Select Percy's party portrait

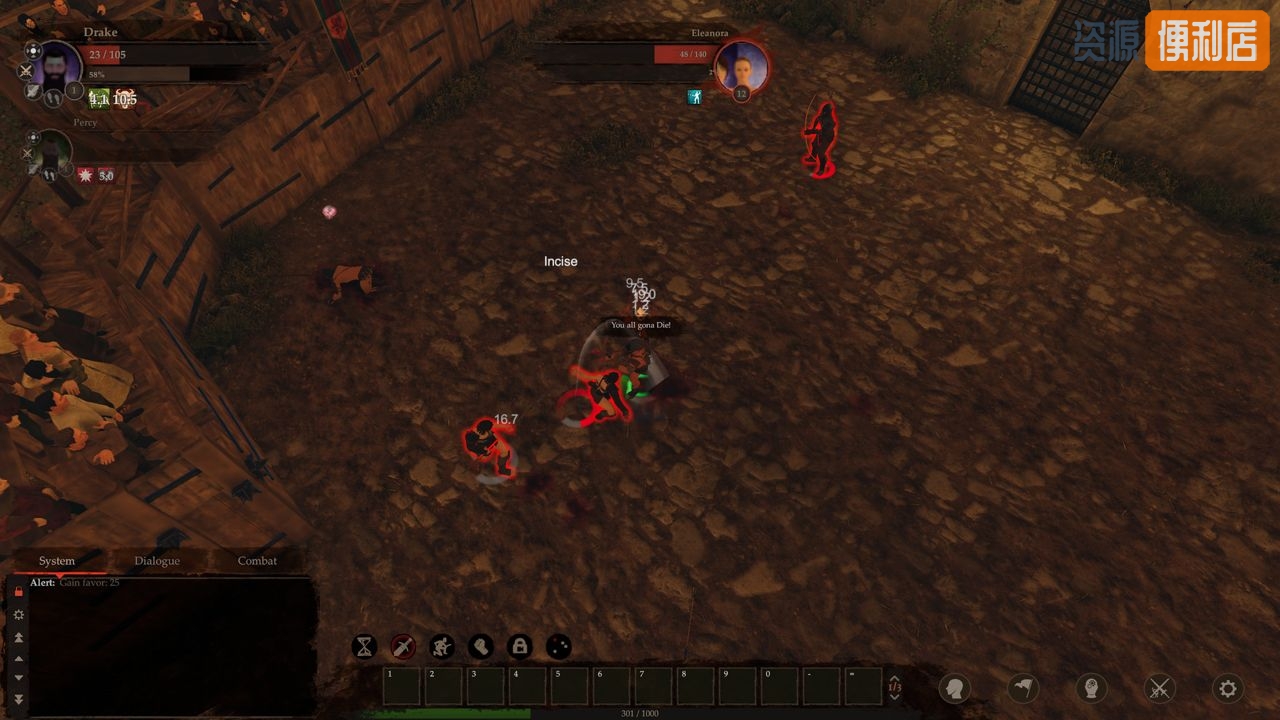[x=51, y=152]
